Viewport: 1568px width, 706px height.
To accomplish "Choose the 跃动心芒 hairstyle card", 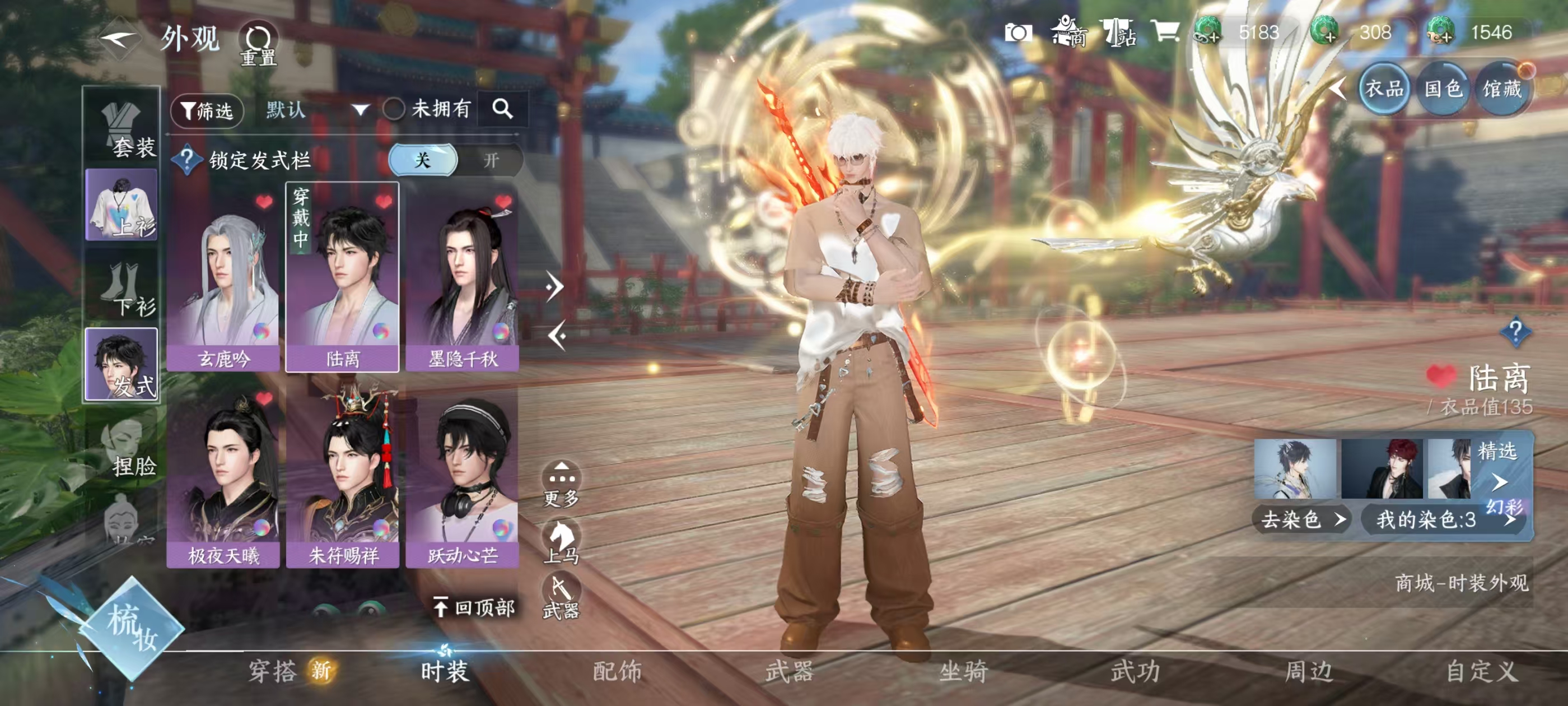I will [x=462, y=478].
